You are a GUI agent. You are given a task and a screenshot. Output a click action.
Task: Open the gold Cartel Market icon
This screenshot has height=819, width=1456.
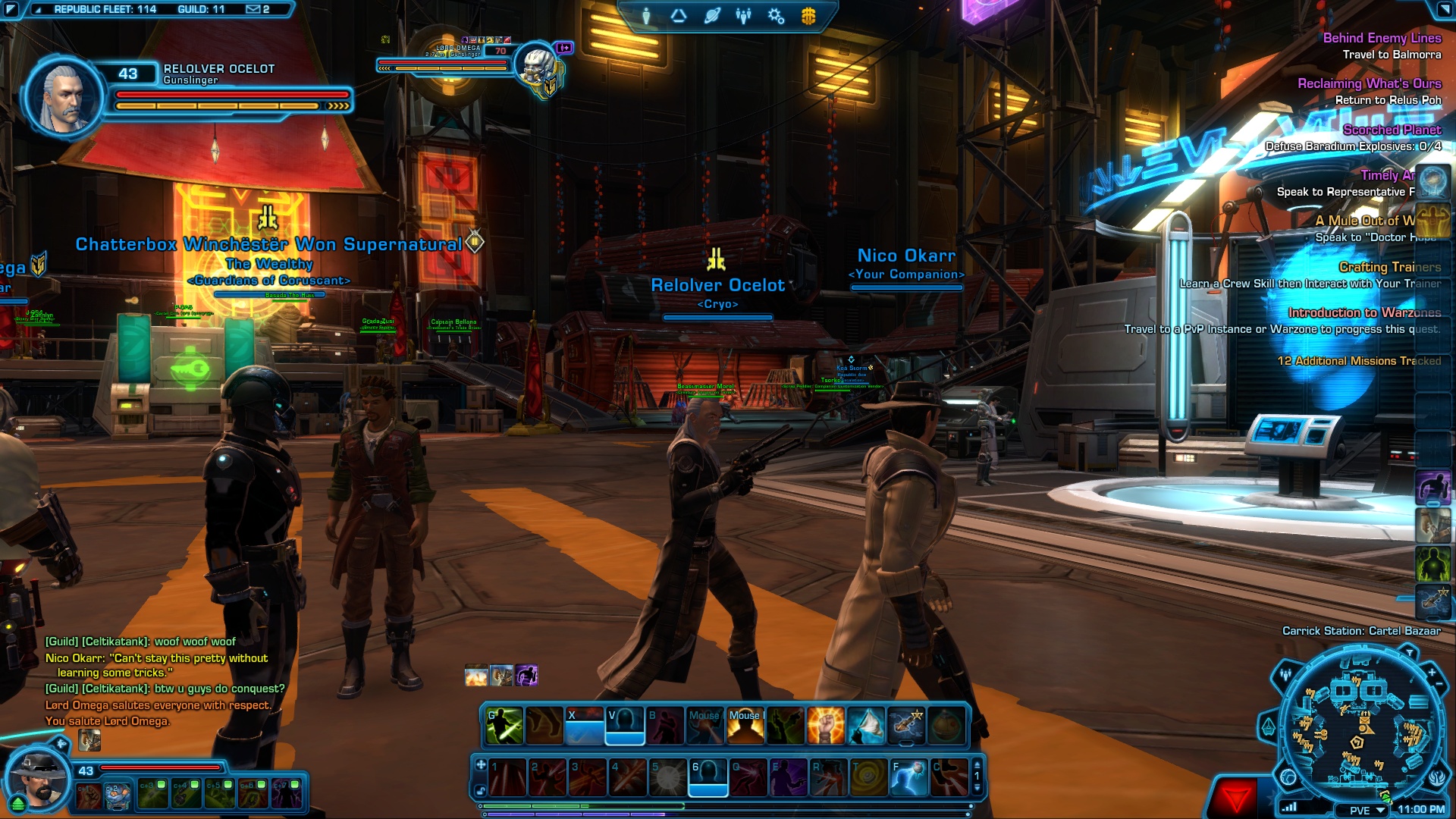pyautogui.click(x=808, y=16)
